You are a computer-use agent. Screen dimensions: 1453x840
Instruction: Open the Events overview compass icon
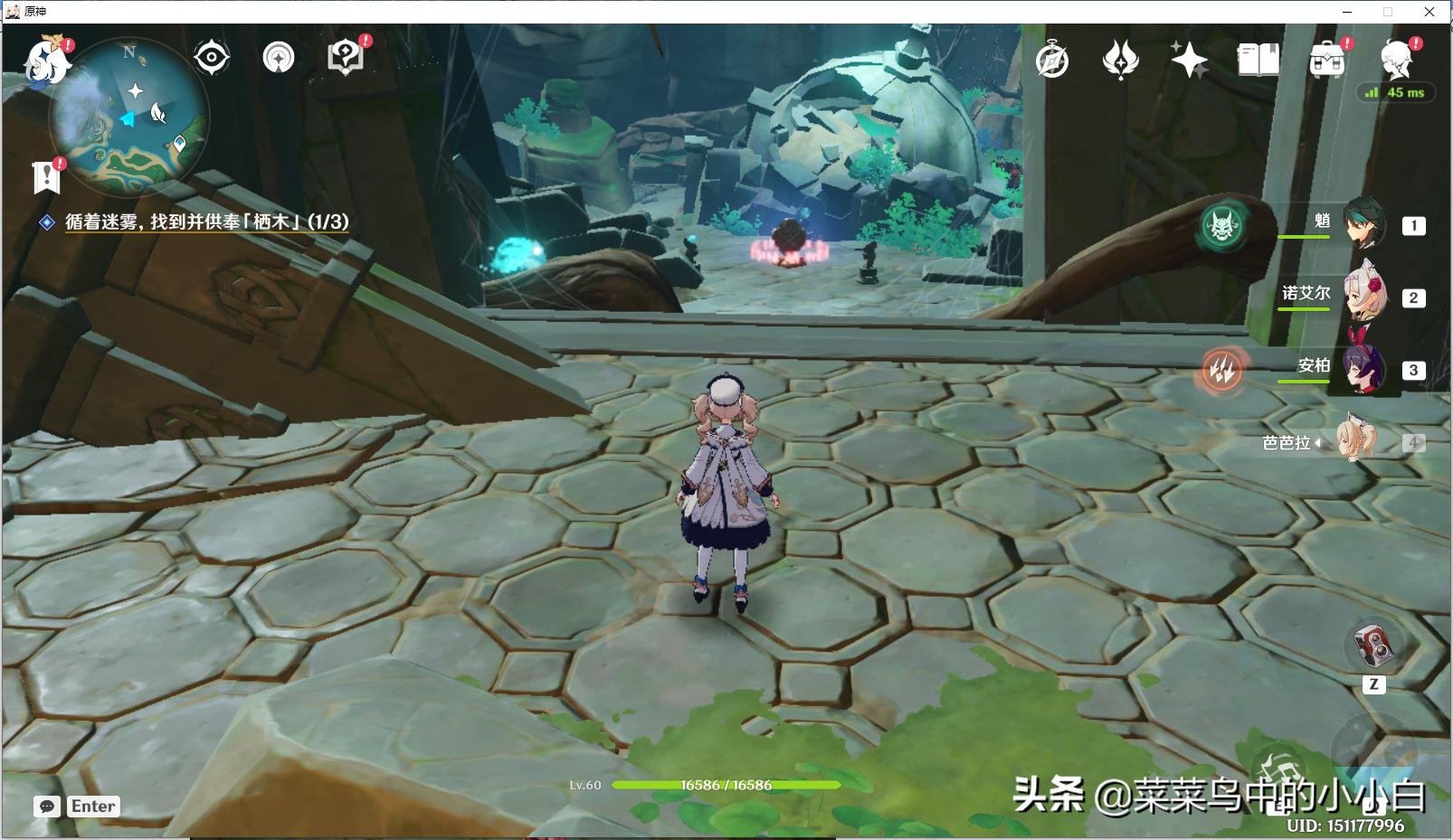tap(1052, 61)
